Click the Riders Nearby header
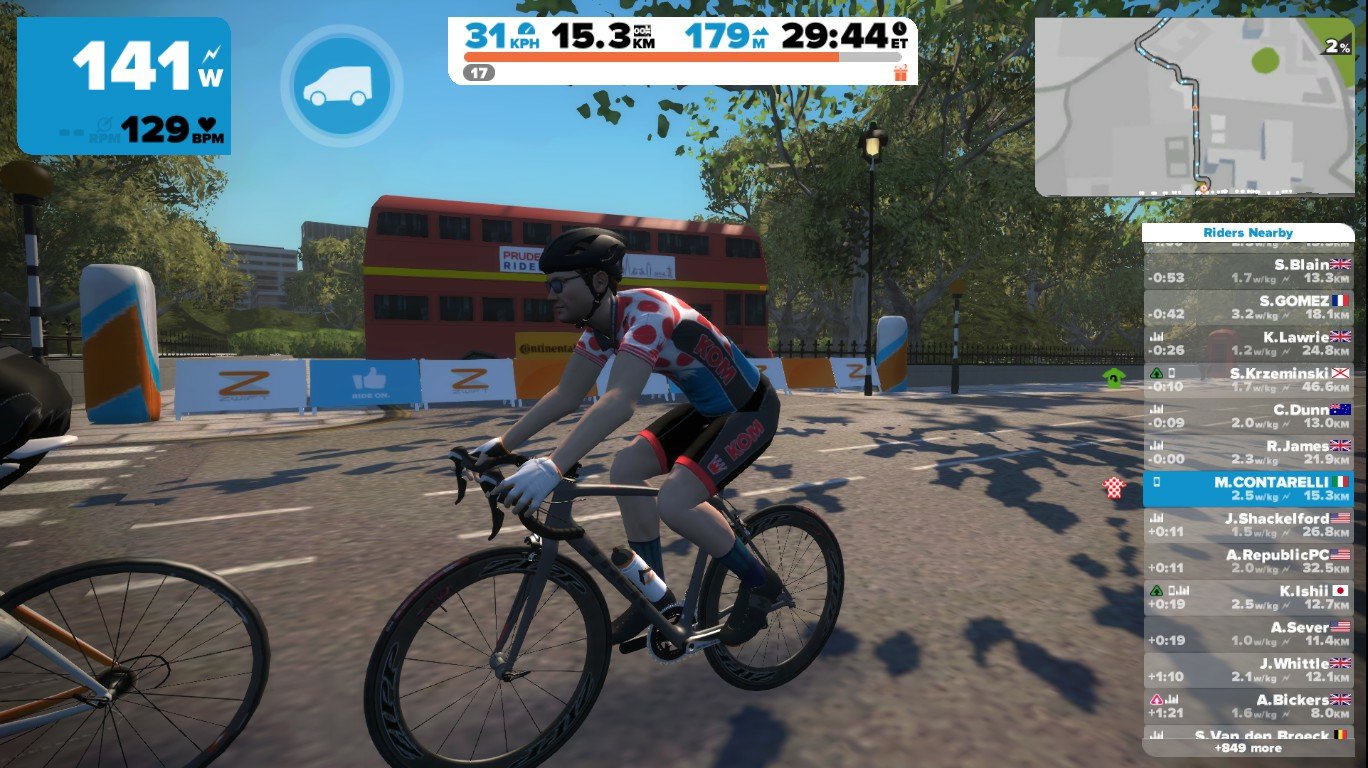This screenshot has width=1368, height=768. (x=1248, y=233)
